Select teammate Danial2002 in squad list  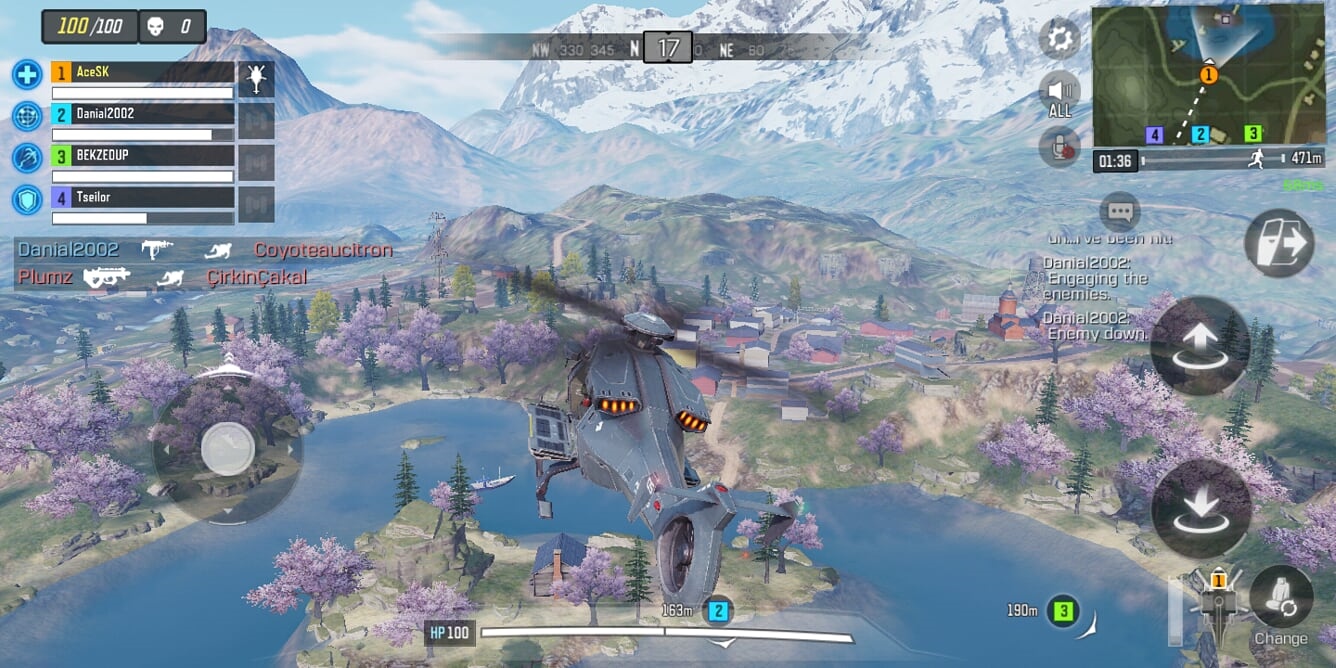point(142,114)
